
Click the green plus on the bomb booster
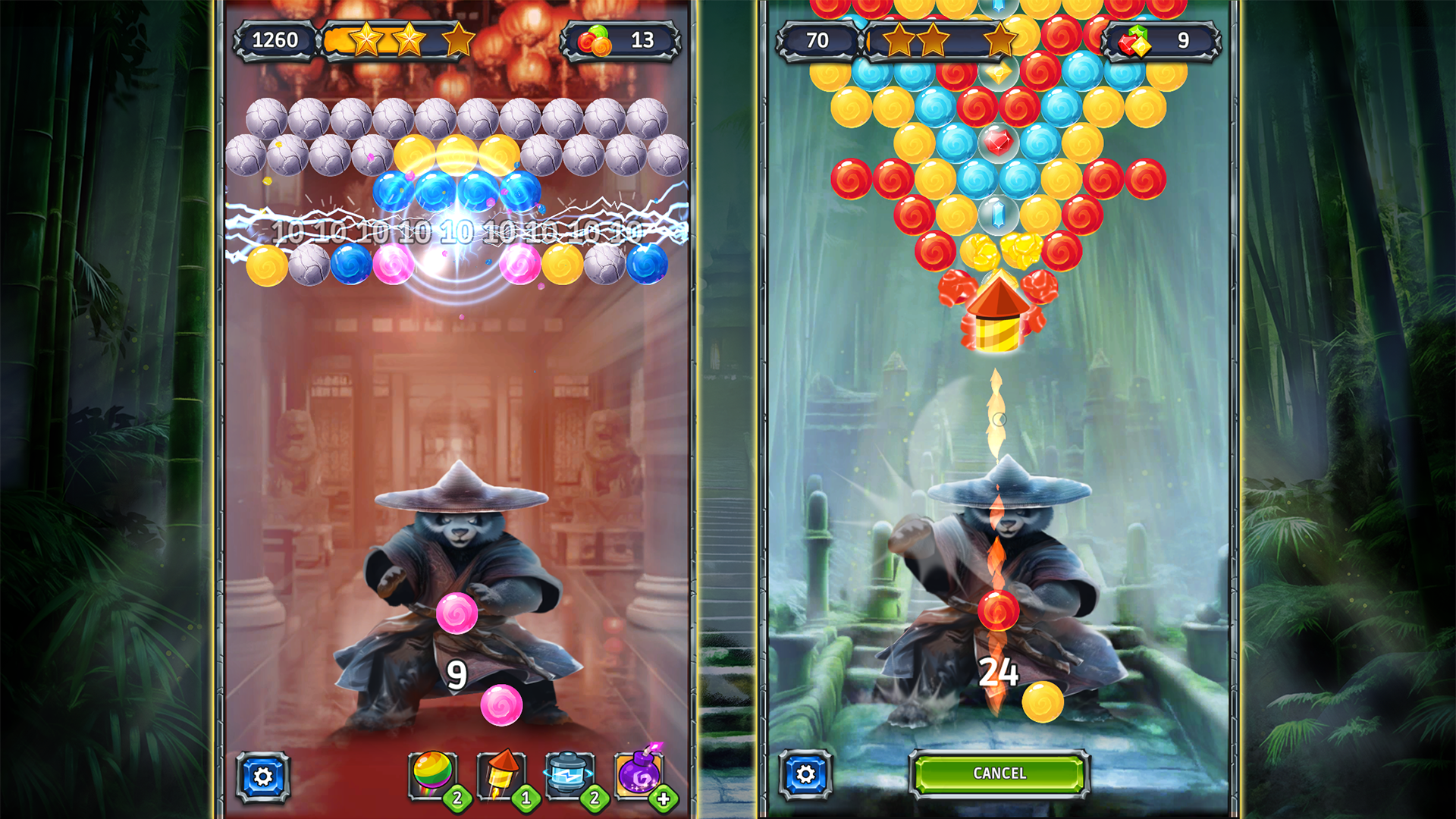664,798
